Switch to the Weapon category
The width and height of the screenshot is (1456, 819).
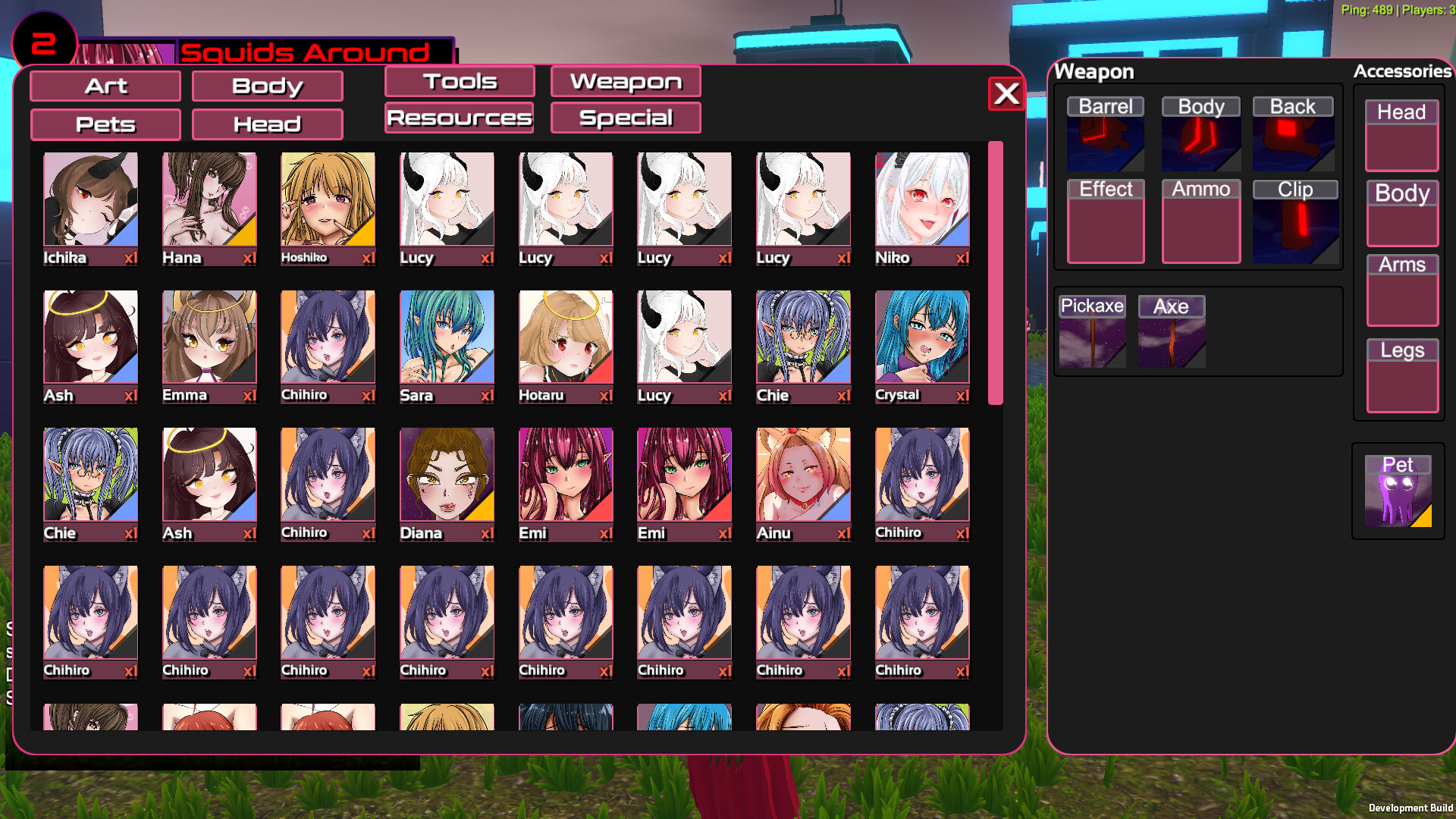(626, 81)
